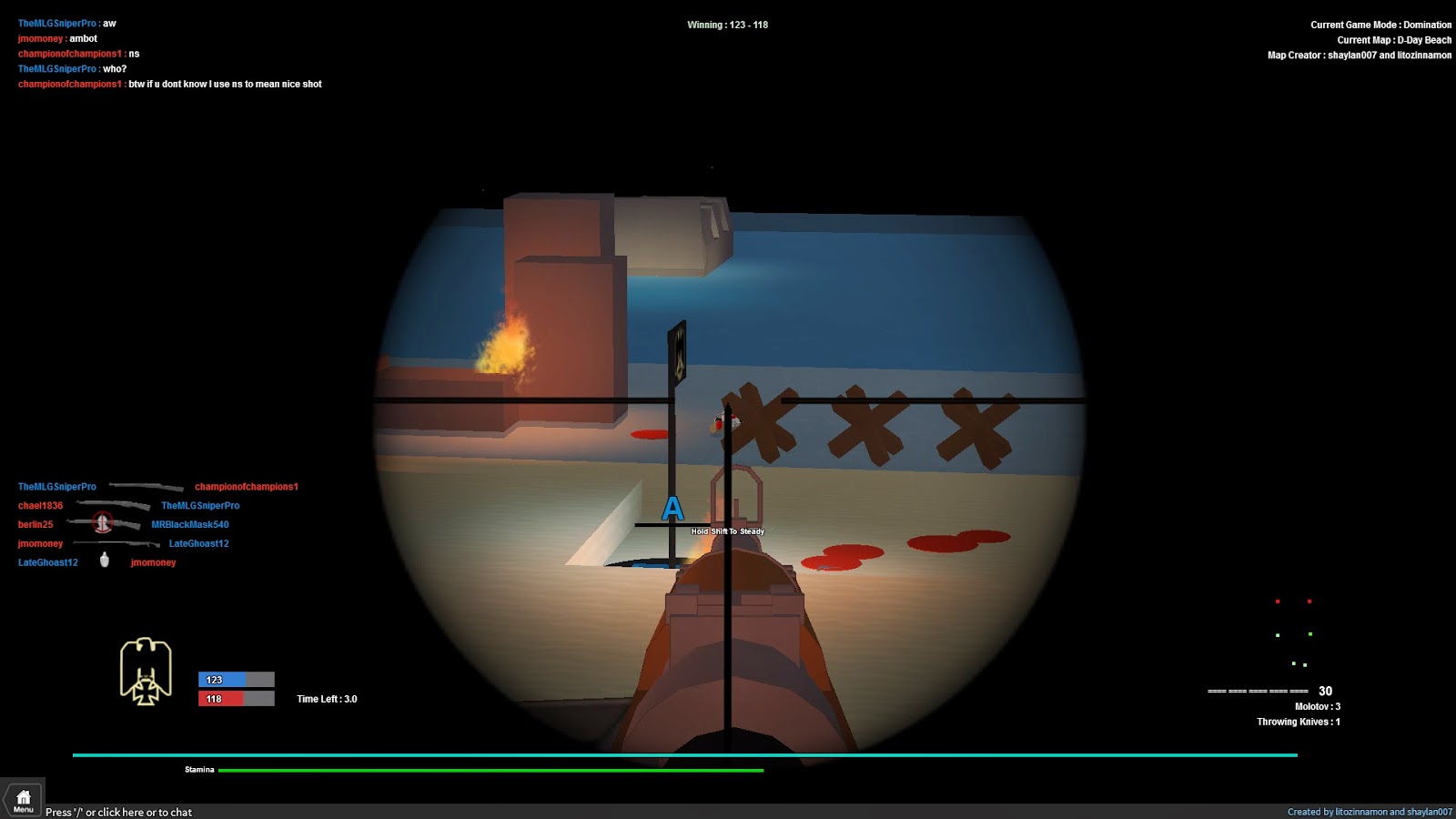
Task: Toggle the blue team score bar showing 123
Action: click(235, 679)
